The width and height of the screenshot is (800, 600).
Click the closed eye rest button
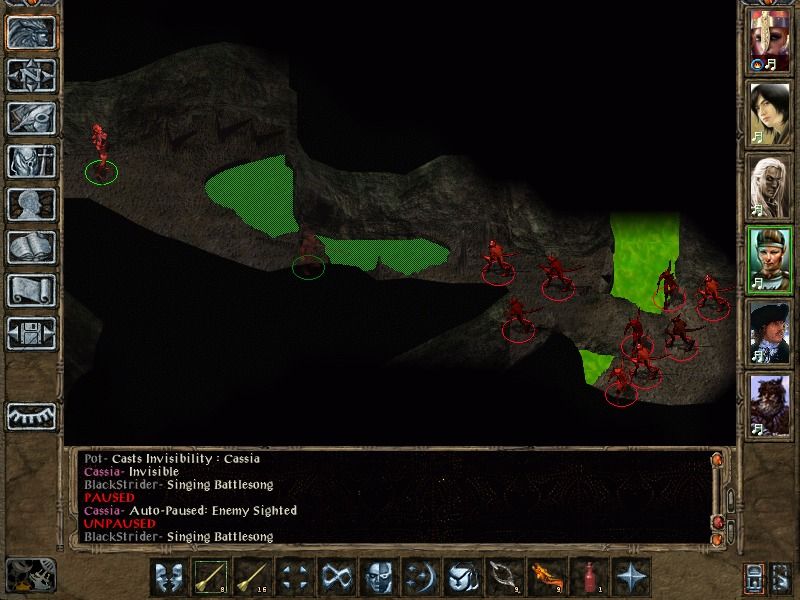click(30, 414)
